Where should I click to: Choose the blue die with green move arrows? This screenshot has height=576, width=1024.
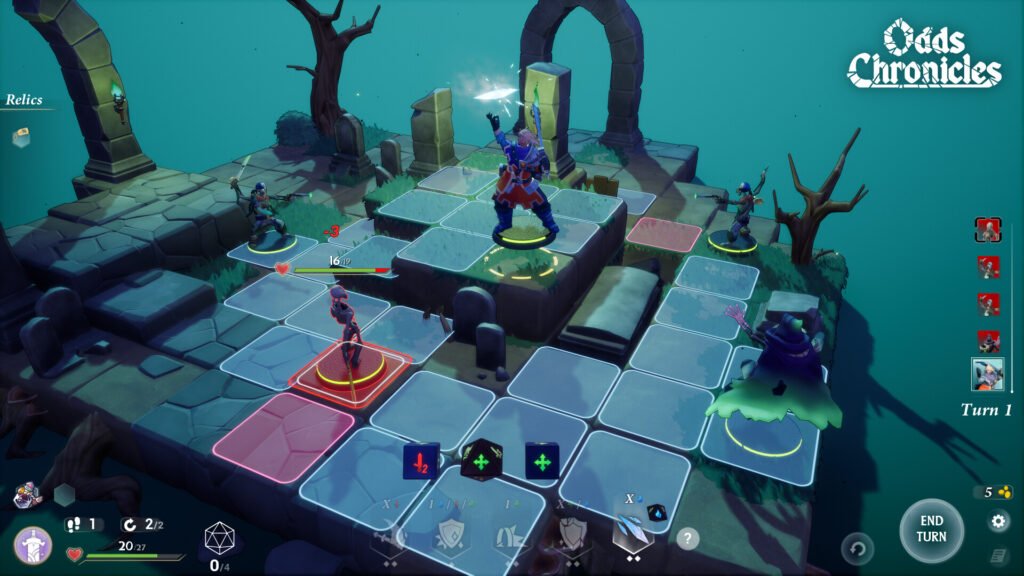(x=542, y=460)
